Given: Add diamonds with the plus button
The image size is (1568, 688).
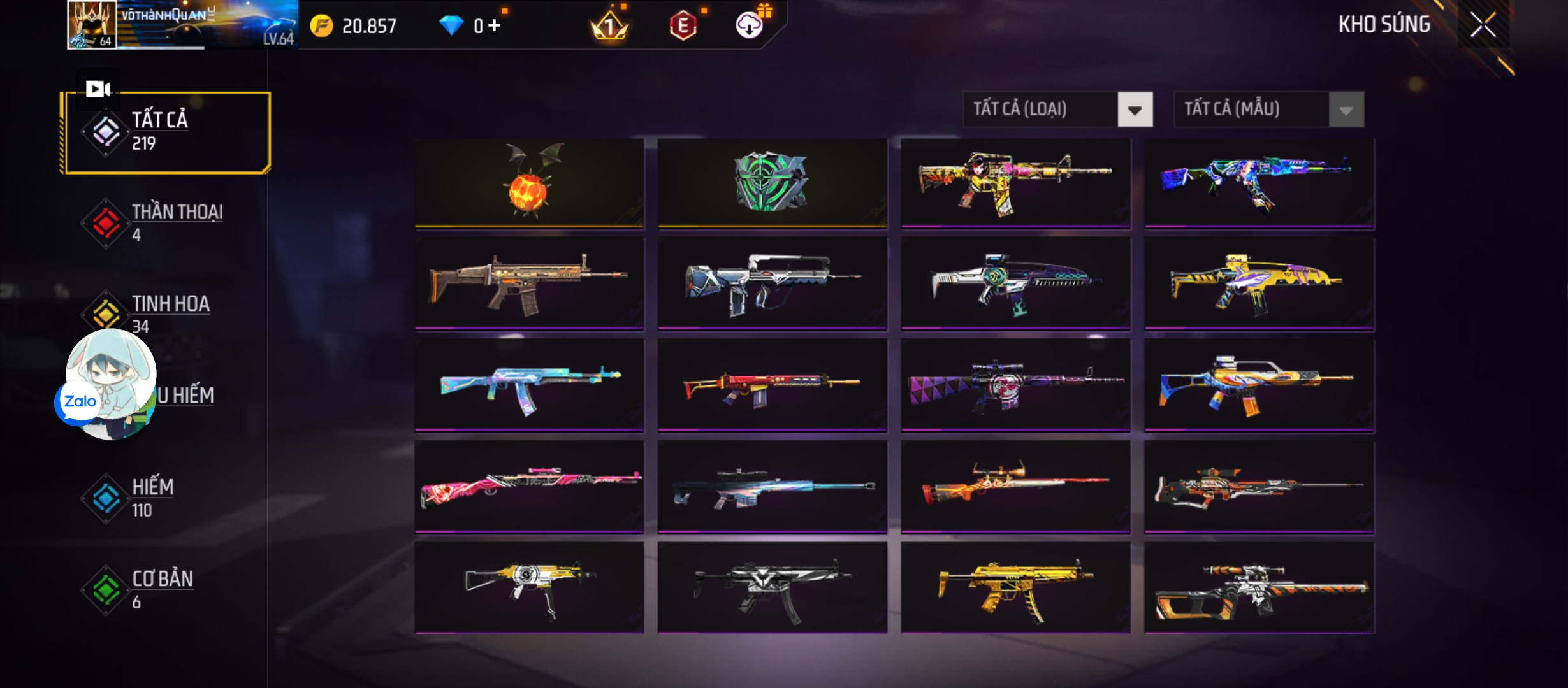Looking at the screenshot, I should 495,25.
